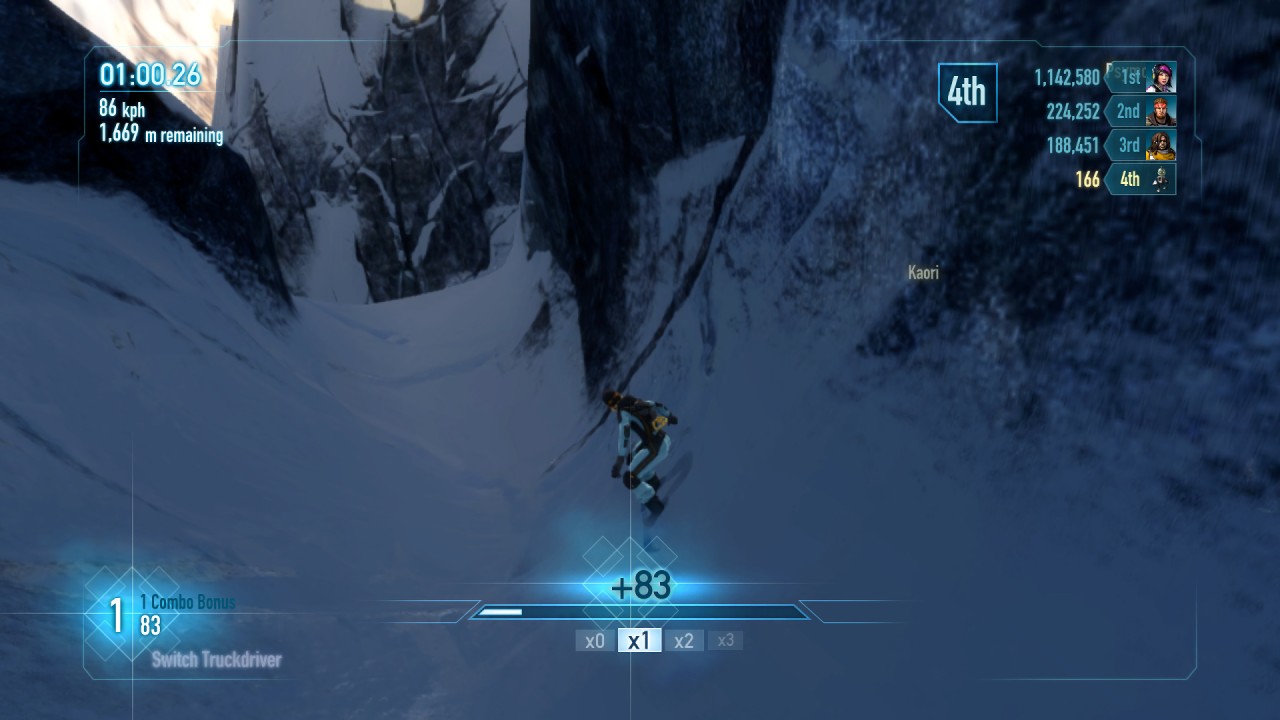1280x720 pixels.
Task: Click the highlighted x1 multiplier tile
Action: pyautogui.click(x=639, y=641)
